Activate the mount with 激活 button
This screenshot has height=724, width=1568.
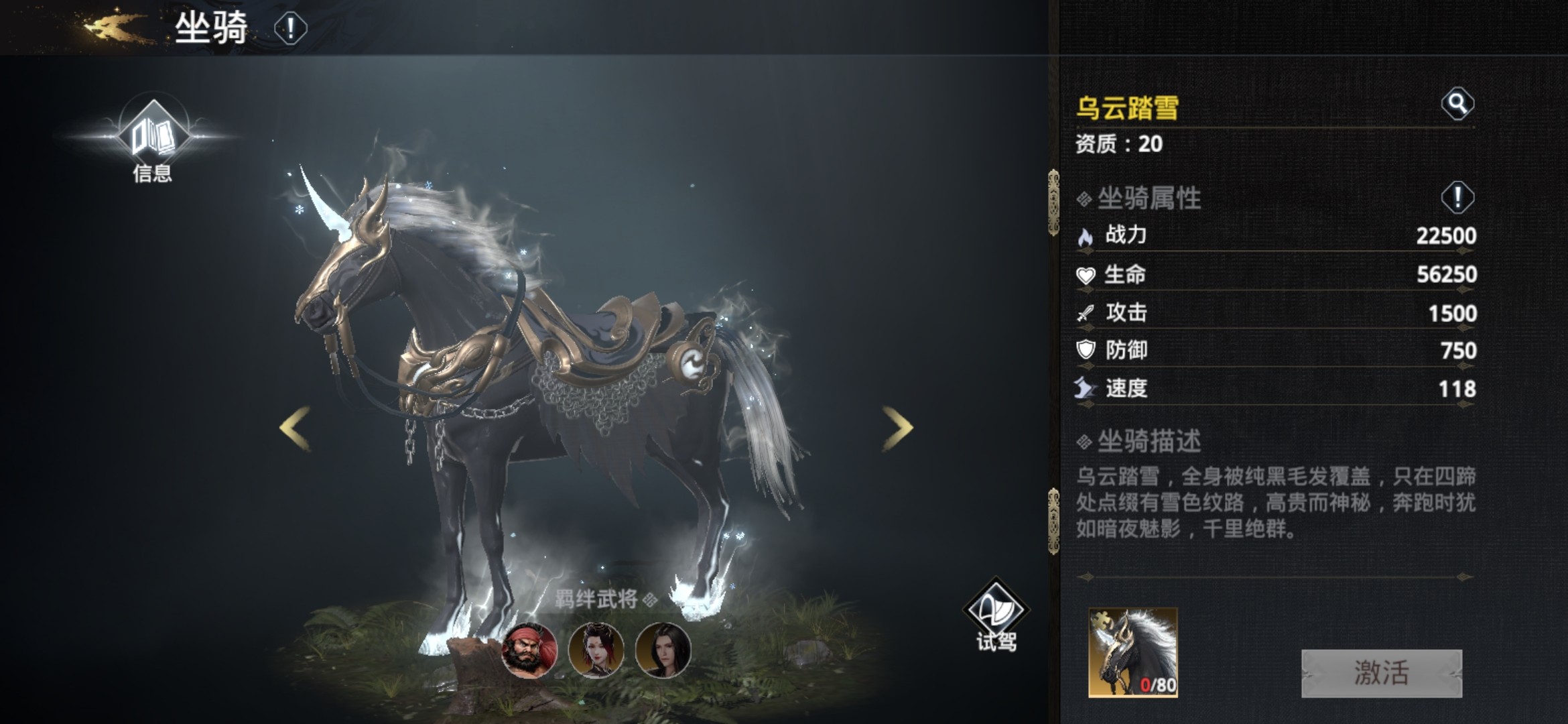coord(1381,673)
